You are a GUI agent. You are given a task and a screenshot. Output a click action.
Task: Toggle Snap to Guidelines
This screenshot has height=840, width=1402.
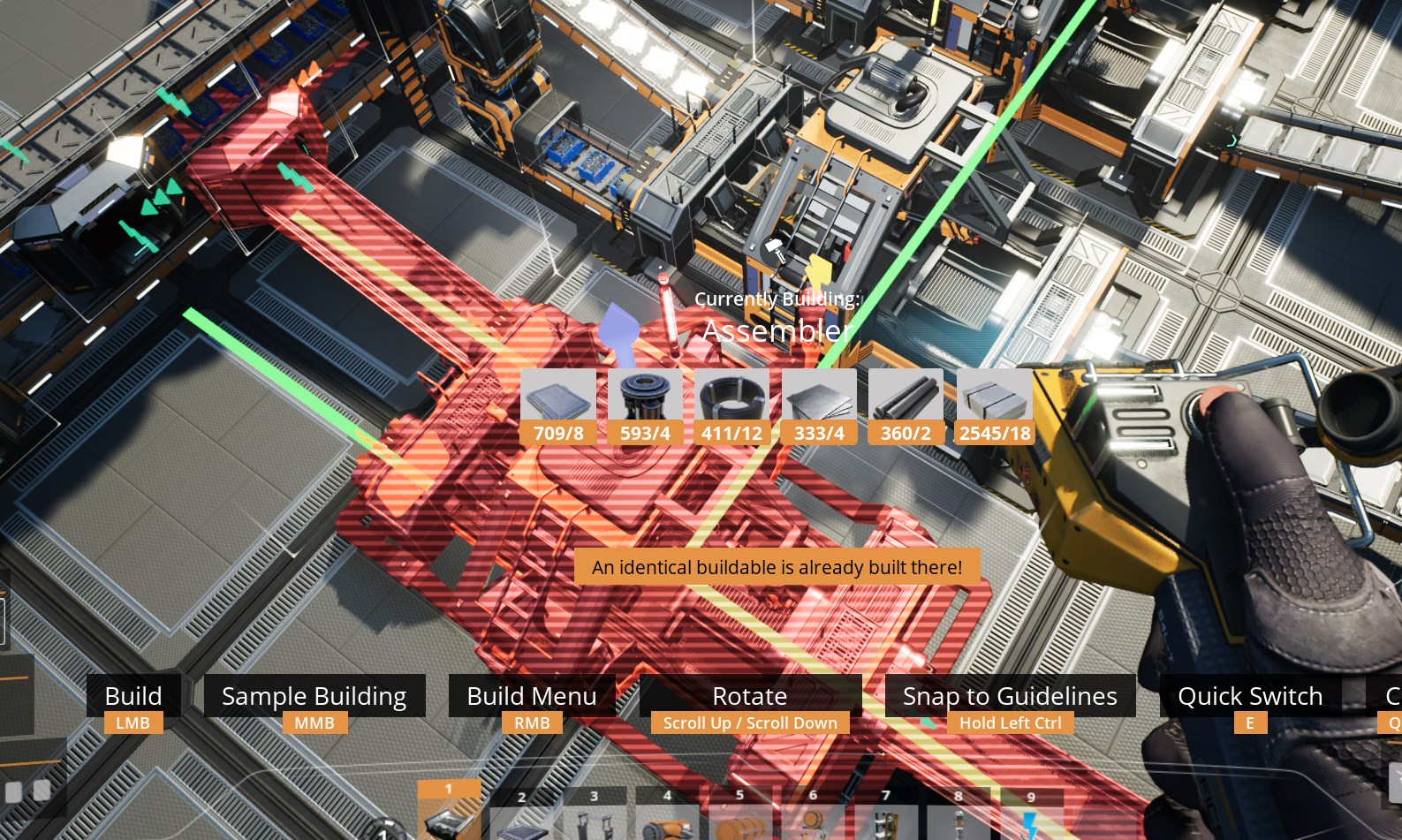1011,696
